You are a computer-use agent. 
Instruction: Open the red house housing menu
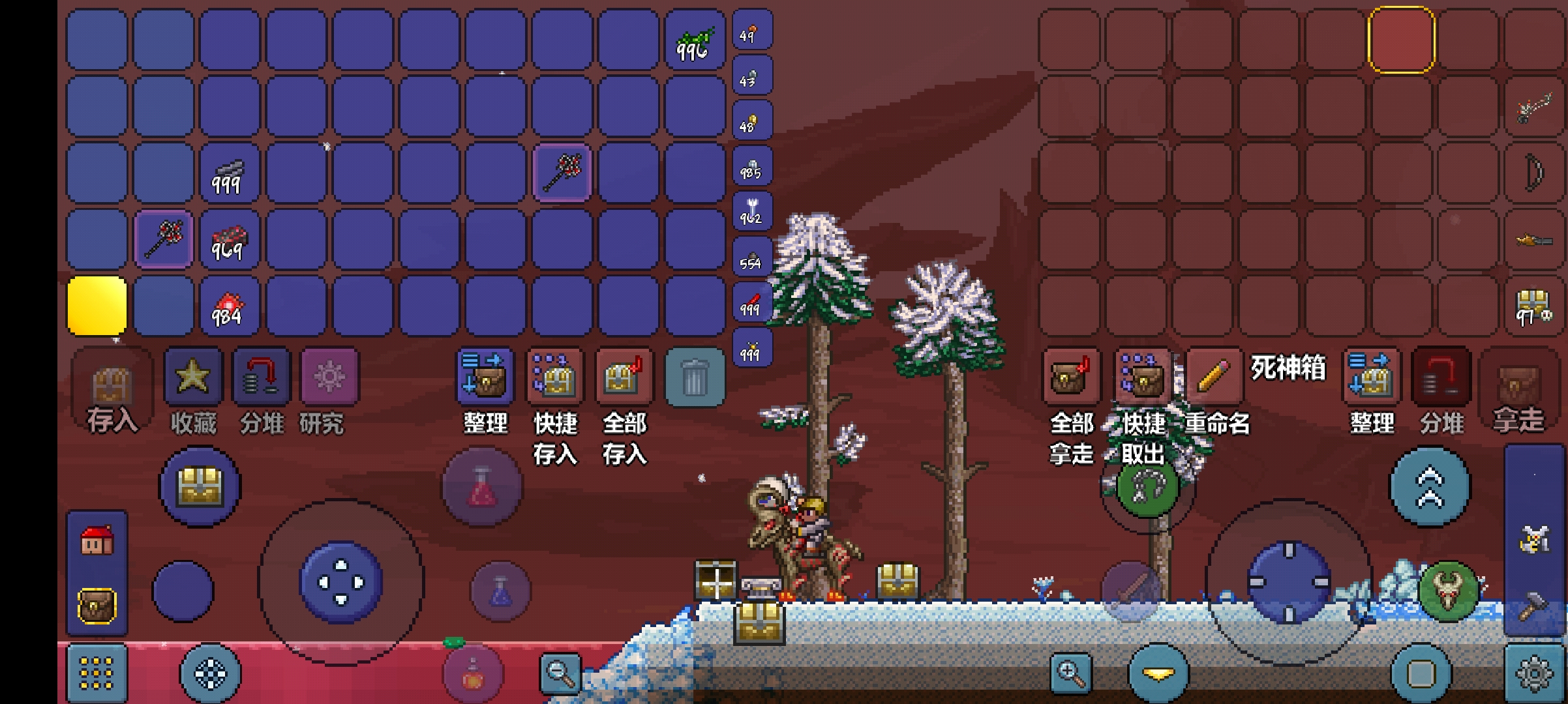coord(97,541)
